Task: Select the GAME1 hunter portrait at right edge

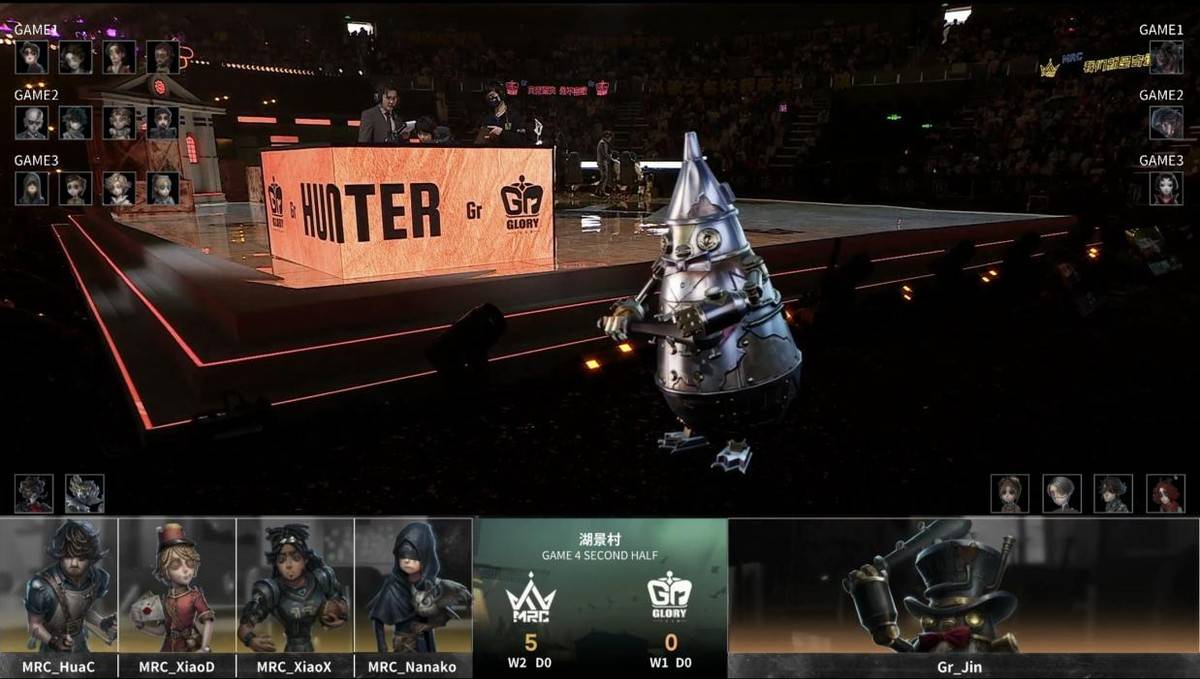Action: 1166,58
